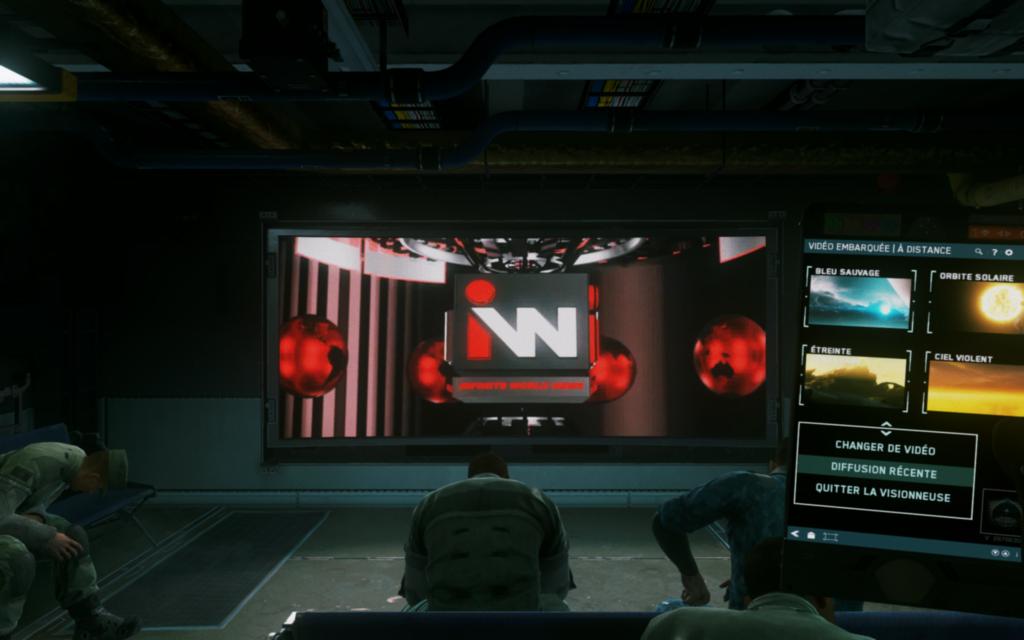Click the back arrow on bottom bar
Image resolution: width=1024 pixels, height=640 pixels.
(796, 534)
